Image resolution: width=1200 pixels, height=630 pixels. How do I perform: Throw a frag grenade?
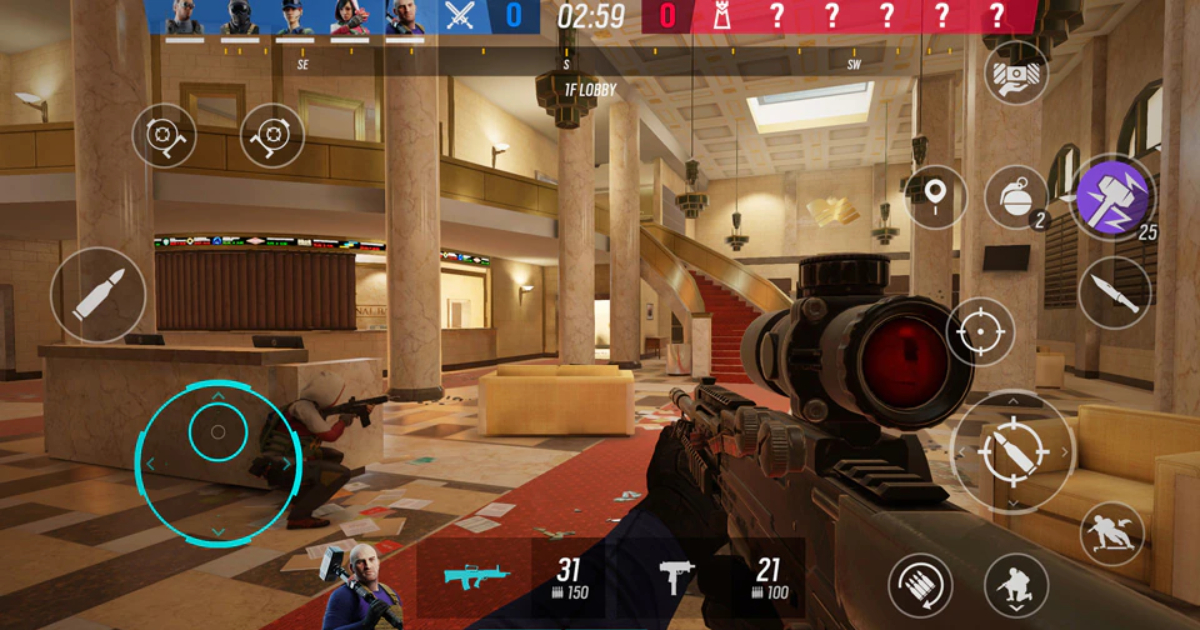(1016, 197)
